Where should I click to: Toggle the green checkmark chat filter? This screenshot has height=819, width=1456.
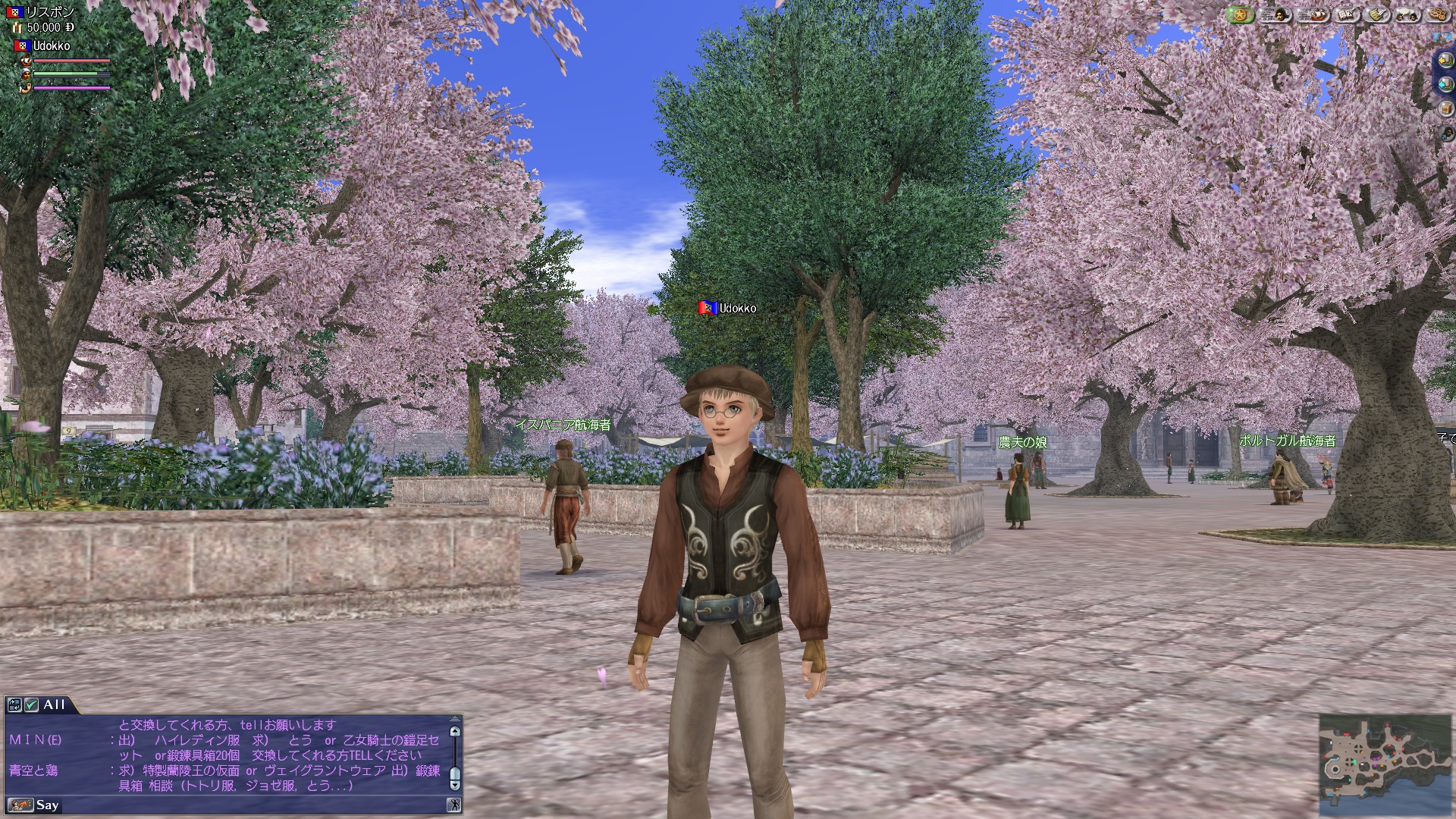31,705
